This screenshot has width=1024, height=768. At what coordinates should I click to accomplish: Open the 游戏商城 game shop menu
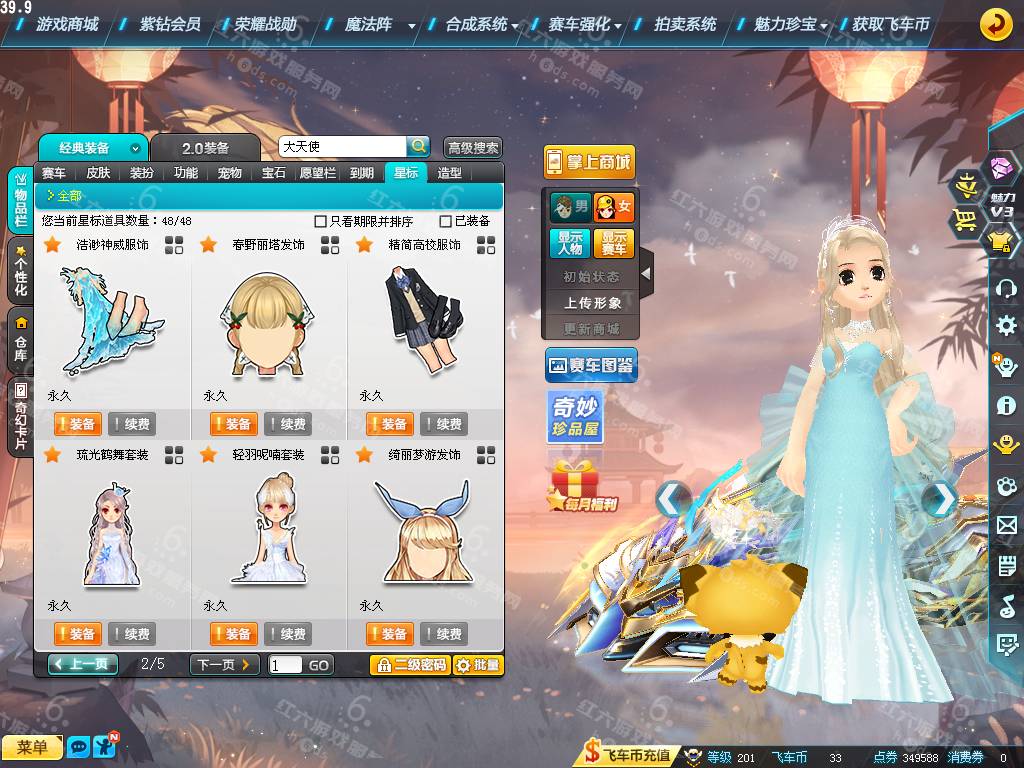67,24
